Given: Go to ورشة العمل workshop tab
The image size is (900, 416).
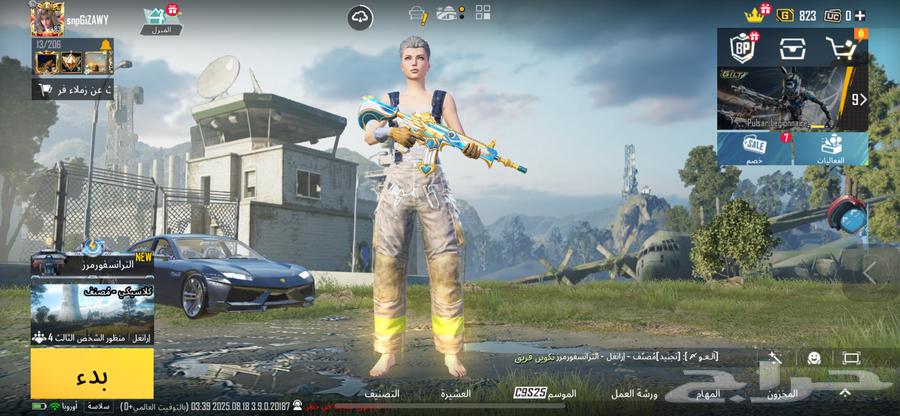Looking at the screenshot, I should click(x=635, y=394).
